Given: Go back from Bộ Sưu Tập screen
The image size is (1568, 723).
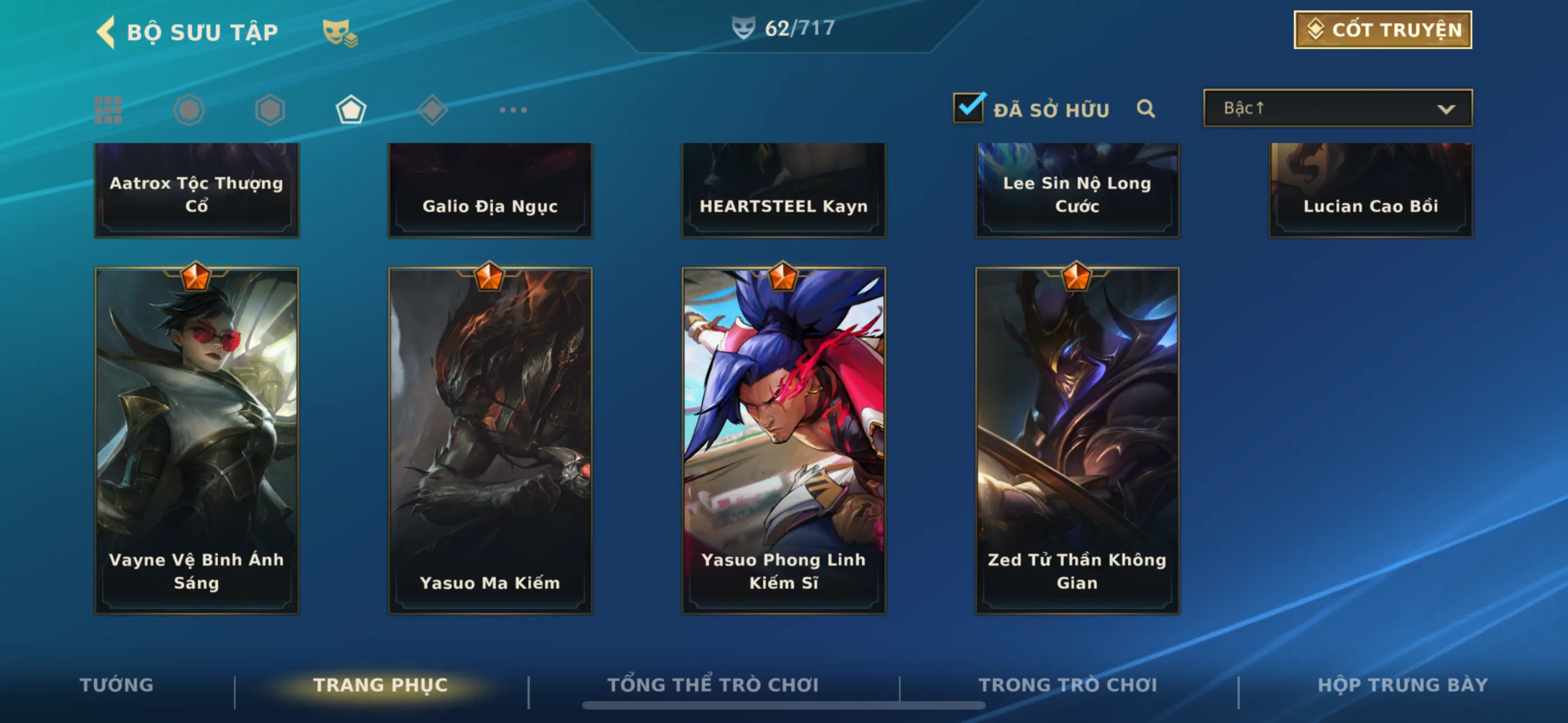Looking at the screenshot, I should [107, 31].
